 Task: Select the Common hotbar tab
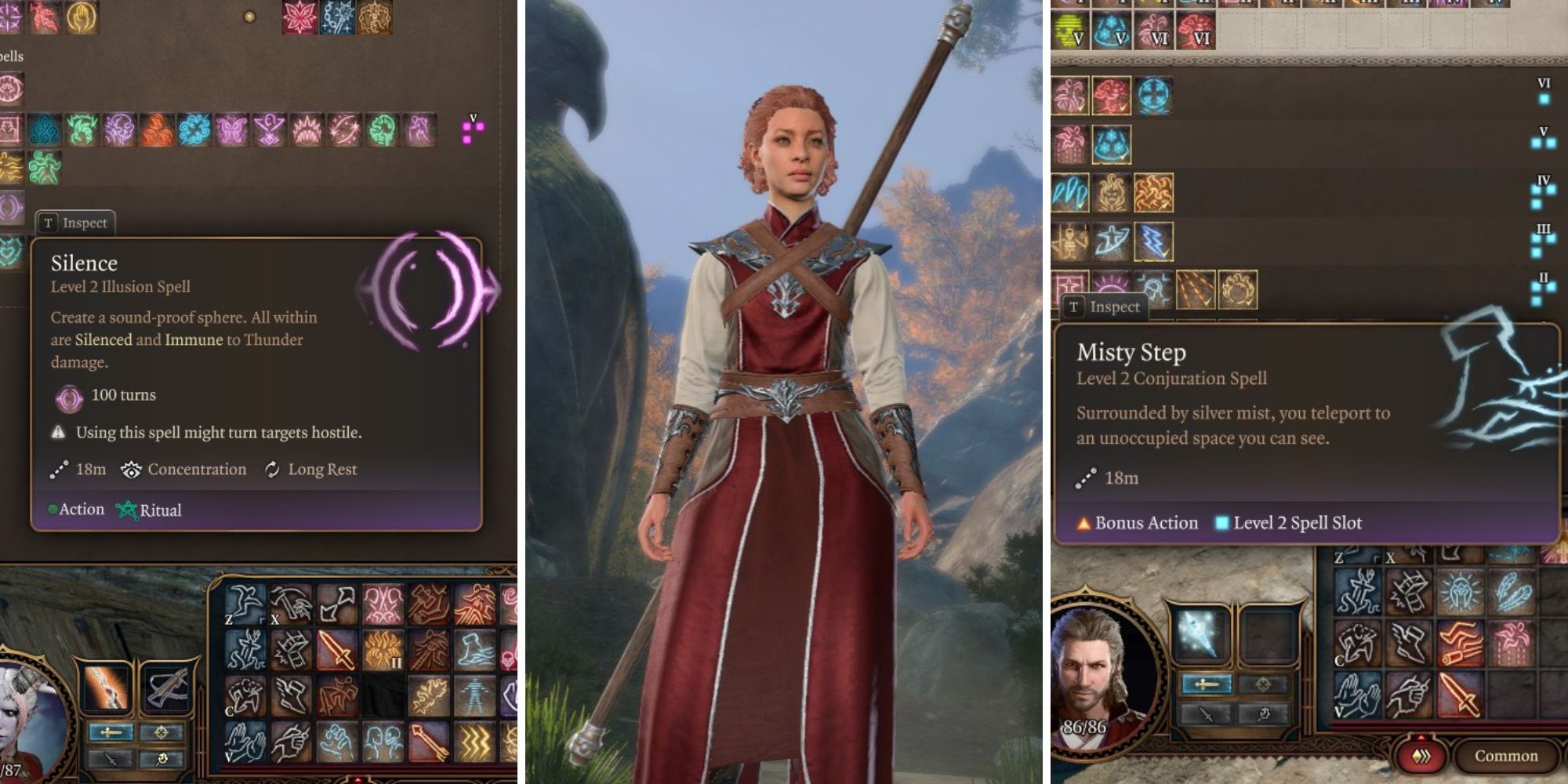coord(1506,756)
